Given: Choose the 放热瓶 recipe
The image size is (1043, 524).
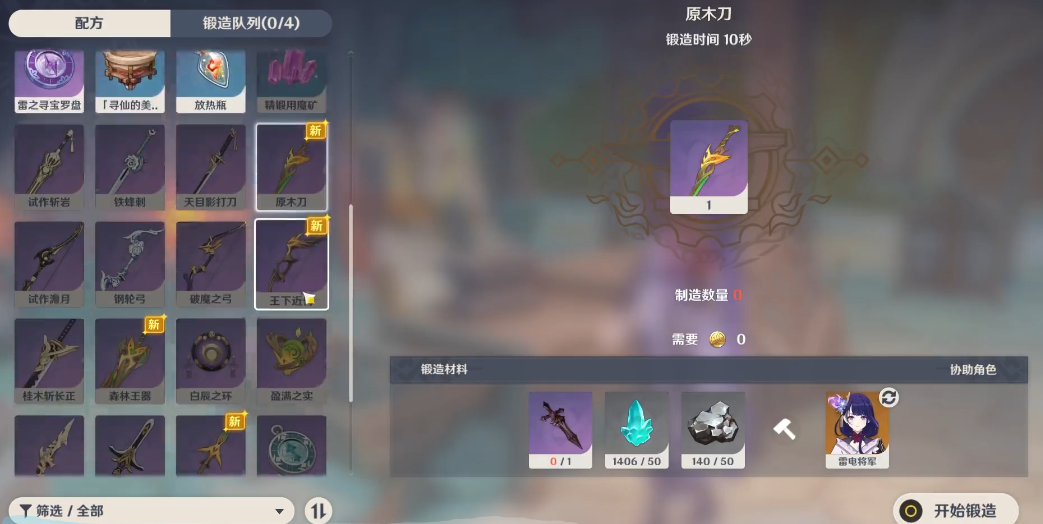Looking at the screenshot, I should point(210,80).
